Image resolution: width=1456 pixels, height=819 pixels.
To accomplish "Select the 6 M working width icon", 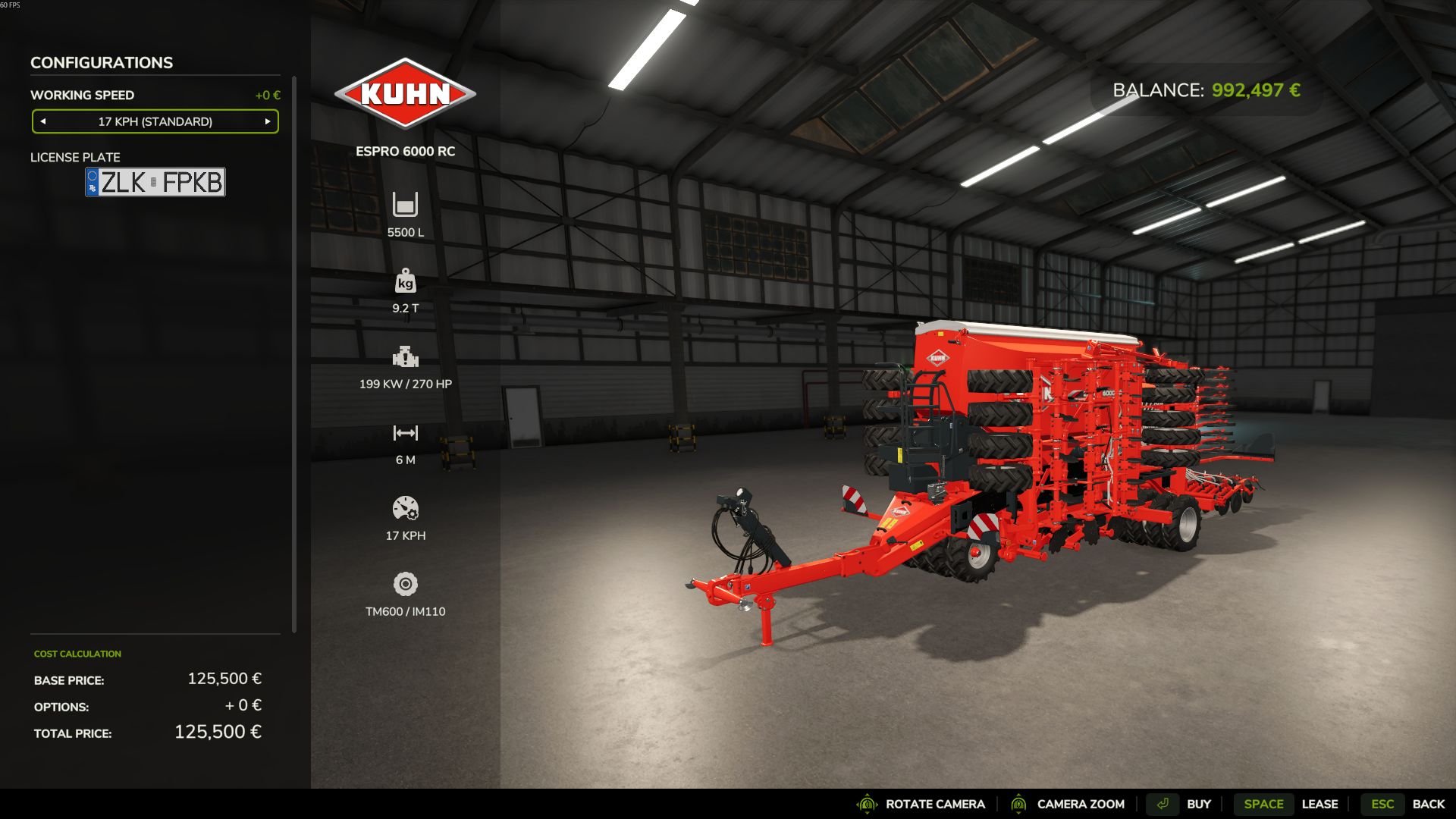I will [x=406, y=433].
